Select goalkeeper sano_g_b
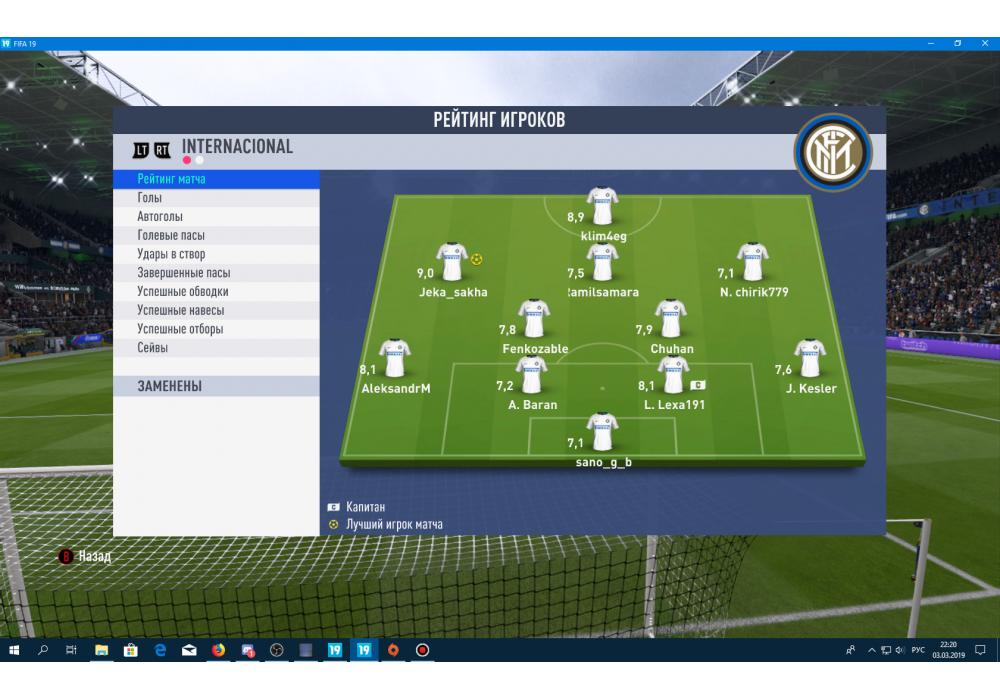The width and height of the screenshot is (1000, 700). 603,432
